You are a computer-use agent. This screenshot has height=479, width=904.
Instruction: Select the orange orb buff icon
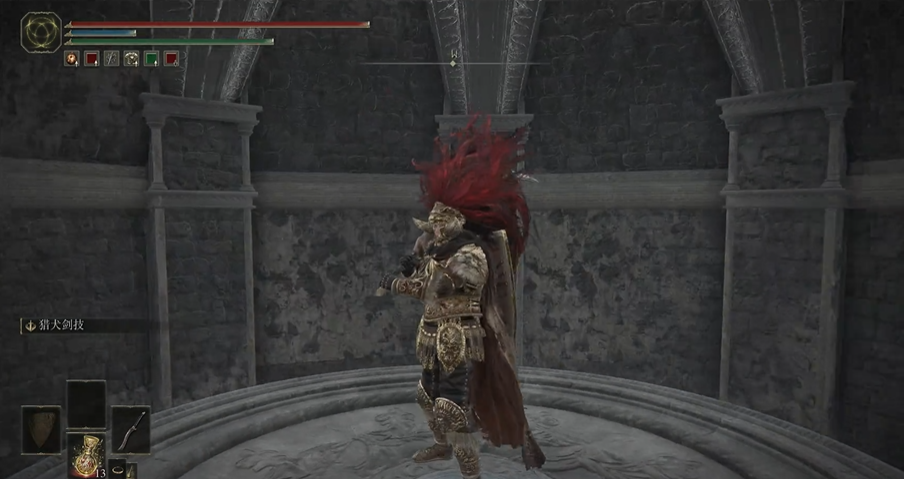click(x=72, y=59)
